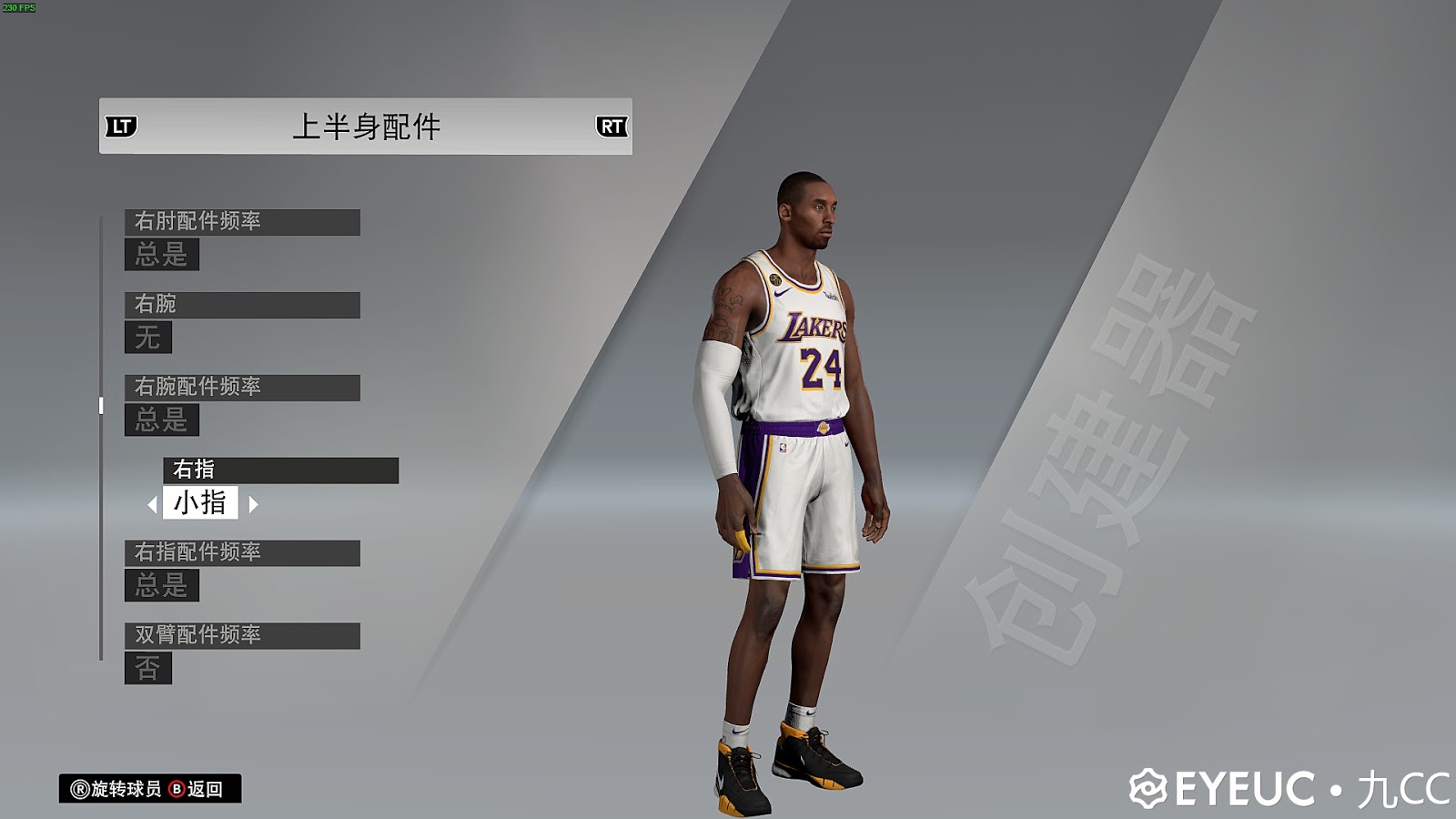This screenshot has width=1456, height=819.
Task: Click the vertical scrollbar on the left
Action: point(99,405)
